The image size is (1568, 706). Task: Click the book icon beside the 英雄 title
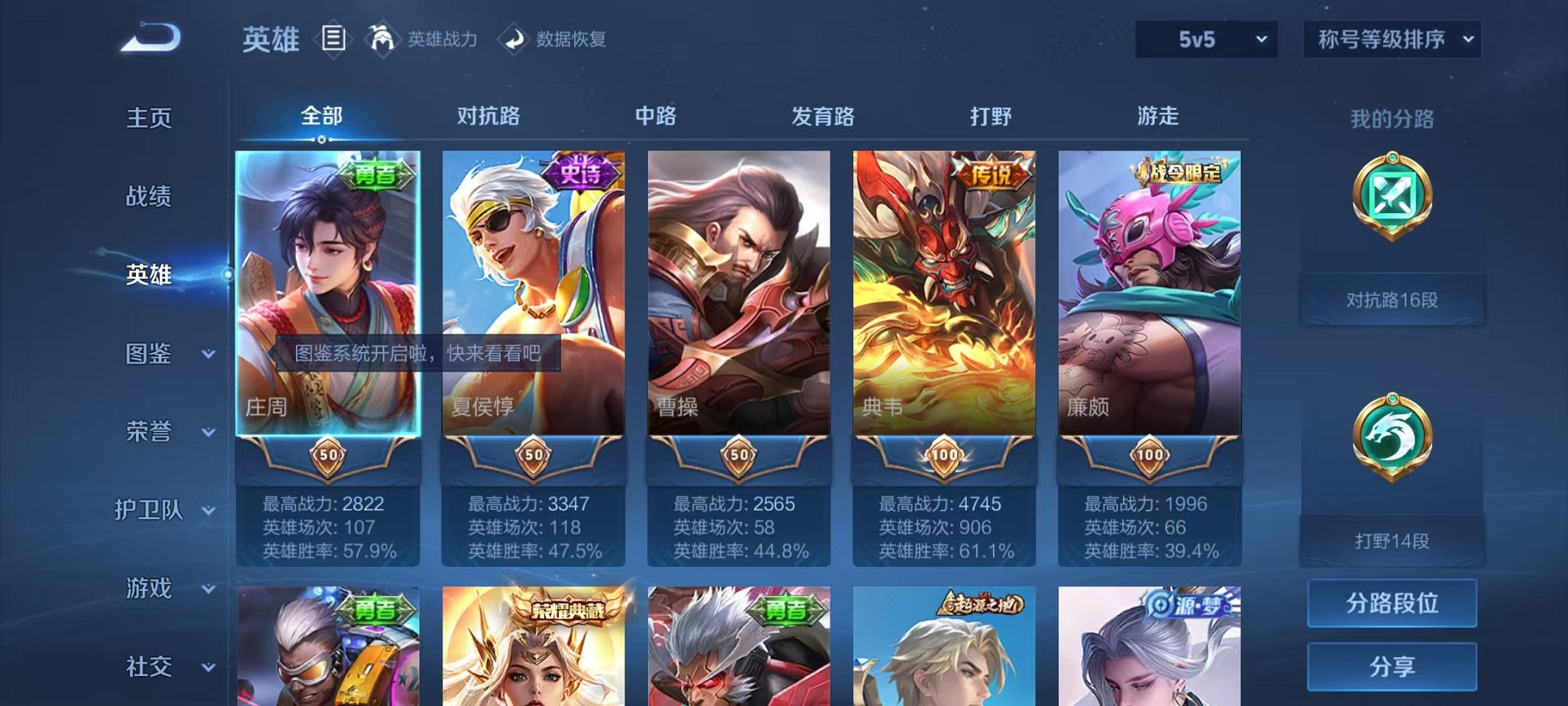pyautogui.click(x=334, y=37)
